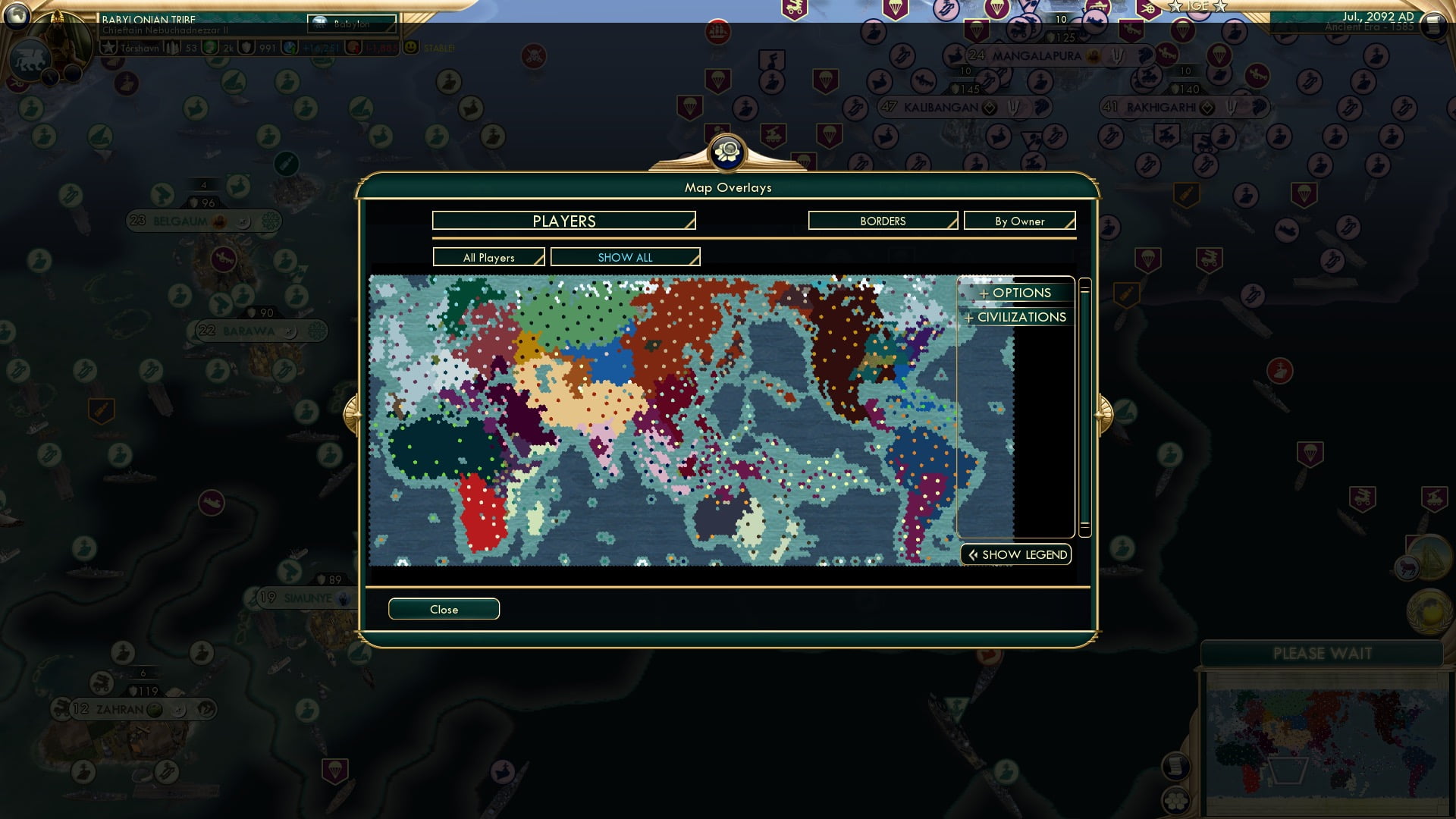This screenshot has height=819, width=1456.
Task: Expand the CIVILIZATIONS section
Action: pyautogui.click(x=1015, y=317)
